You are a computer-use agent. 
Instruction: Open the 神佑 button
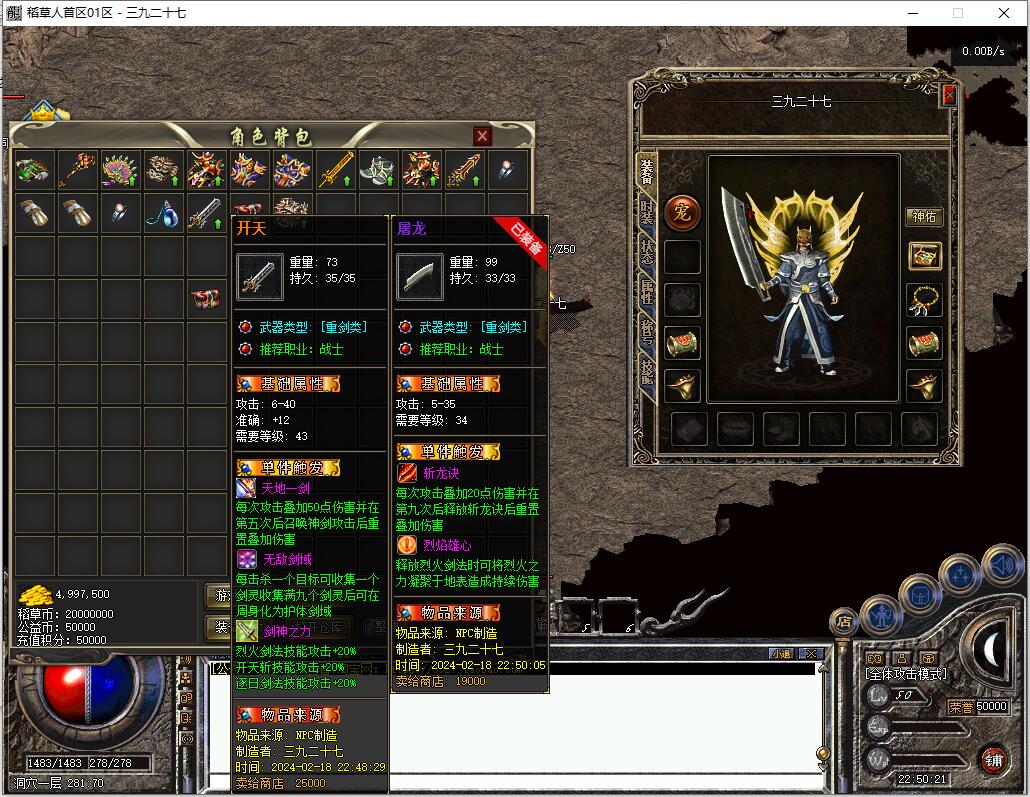pyautogui.click(x=924, y=217)
